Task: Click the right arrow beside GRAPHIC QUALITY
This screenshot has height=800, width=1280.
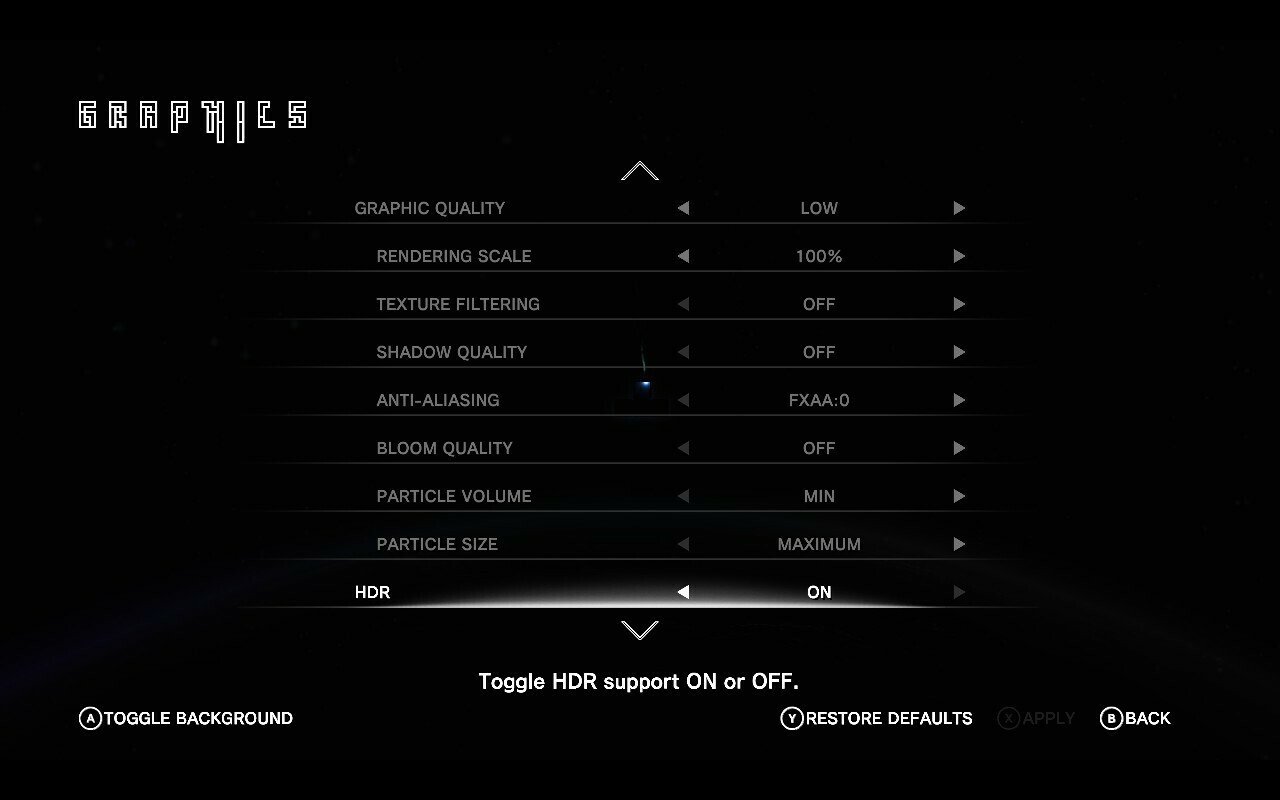Action: click(x=959, y=208)
